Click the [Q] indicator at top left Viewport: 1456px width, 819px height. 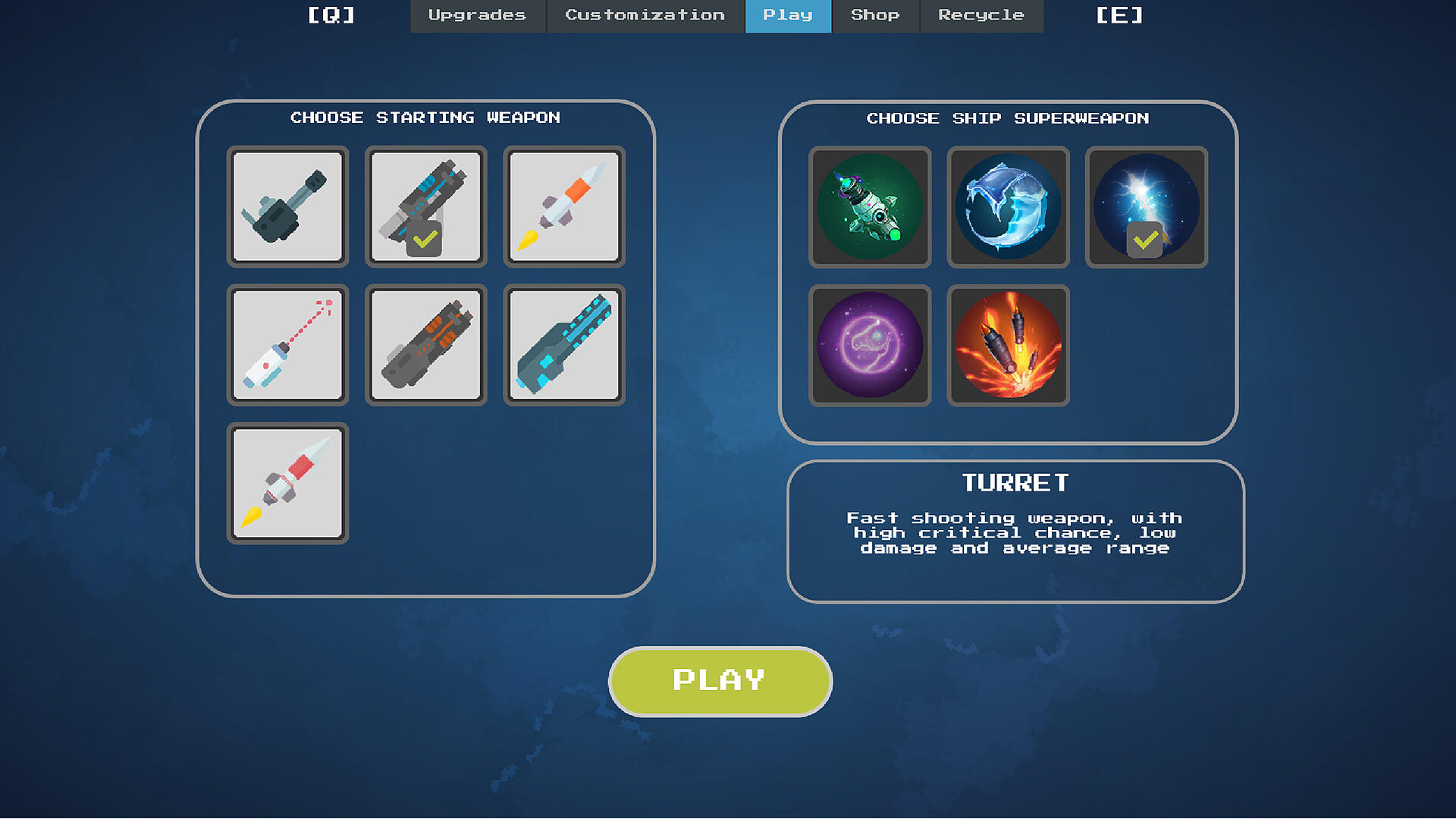(331, 15)
